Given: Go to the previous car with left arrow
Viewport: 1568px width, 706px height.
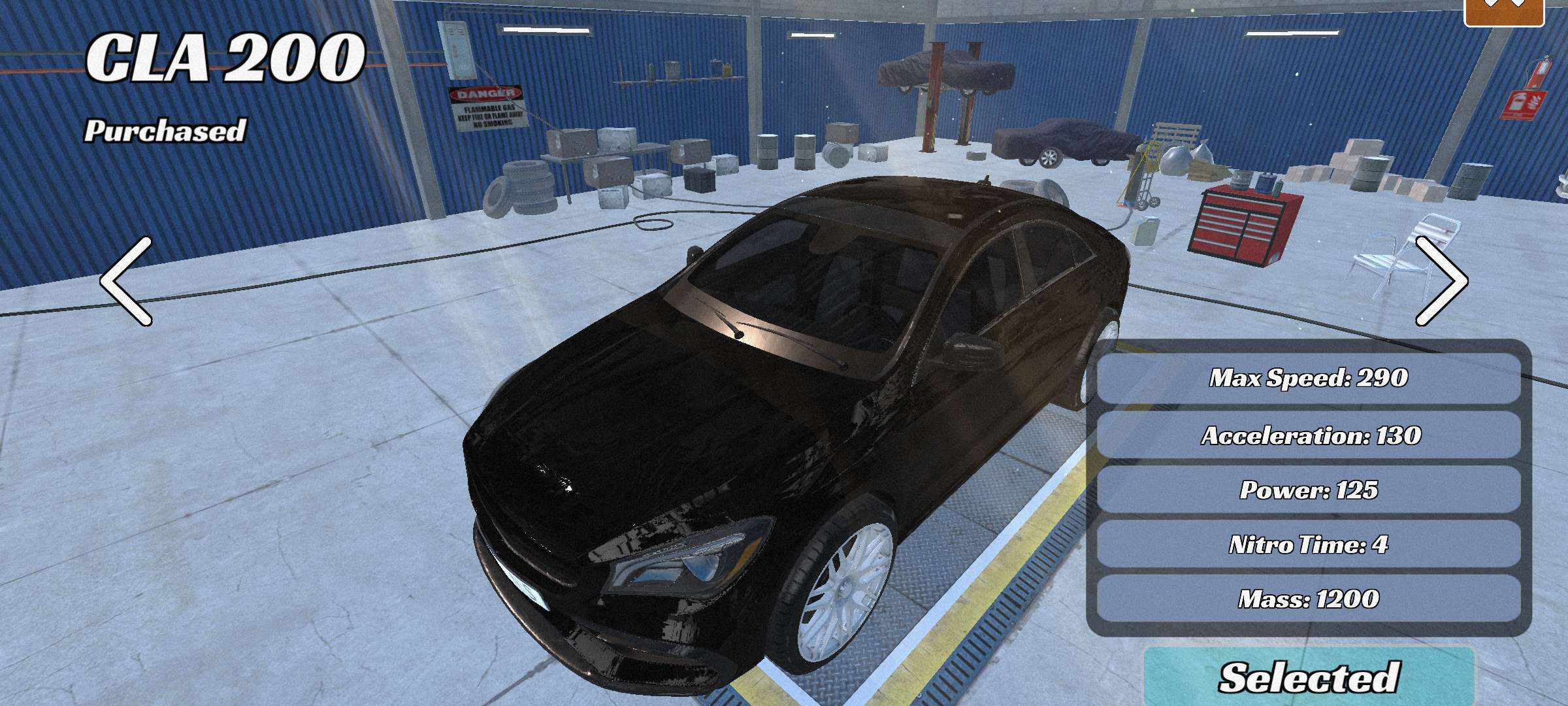Looking at the screenshot, I should 126,281.
